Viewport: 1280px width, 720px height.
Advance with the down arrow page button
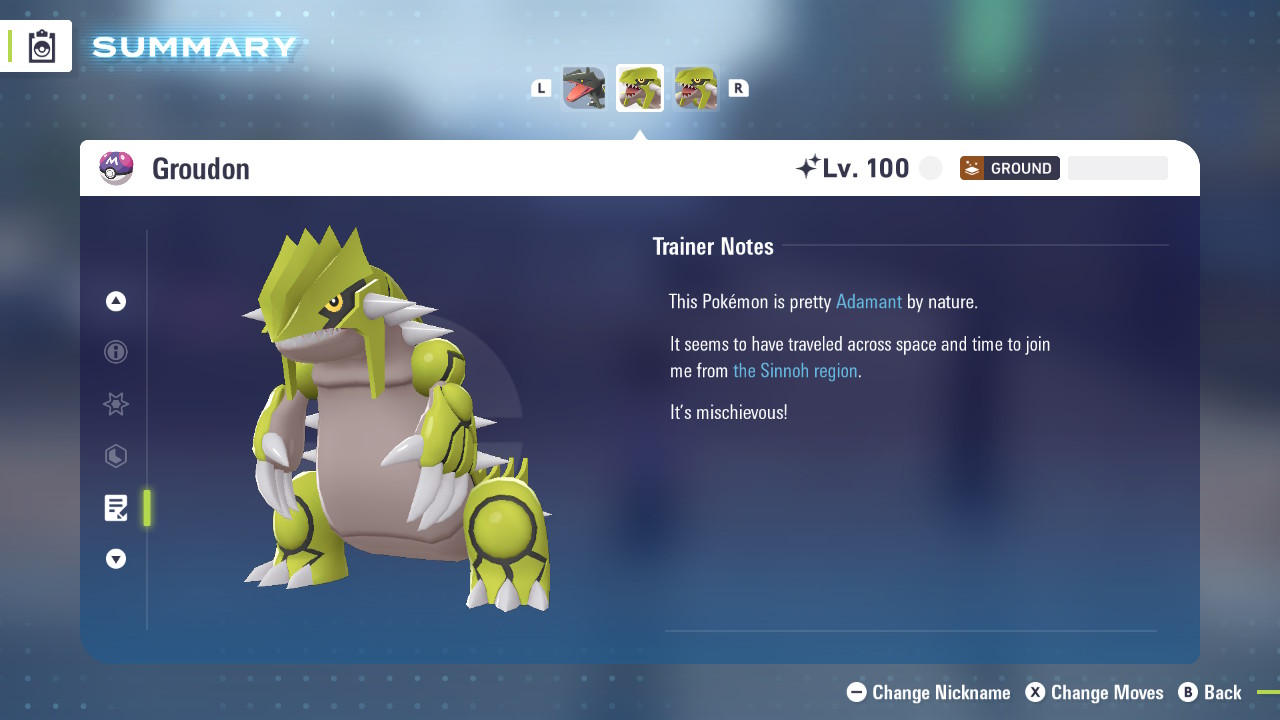[x=116, y=559]
